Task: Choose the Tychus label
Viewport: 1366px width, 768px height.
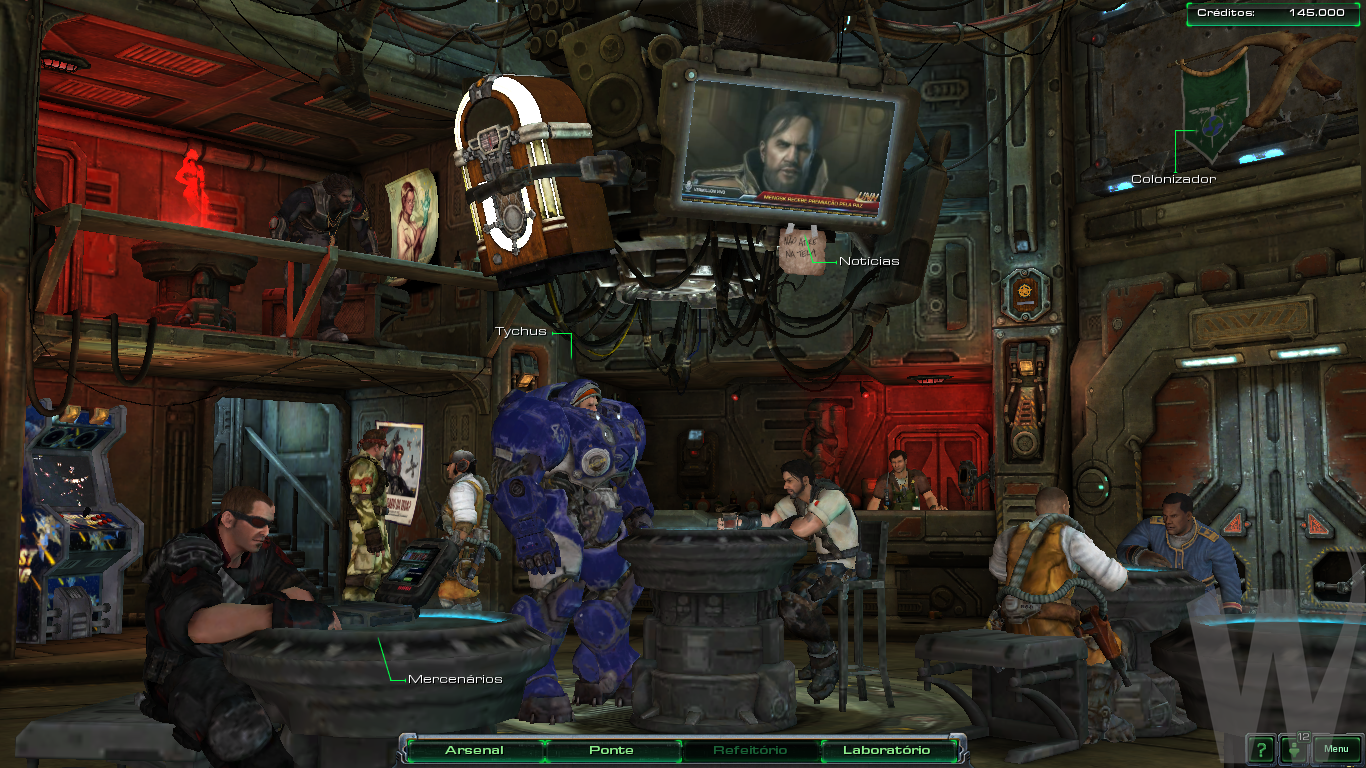Action: (521, 331)
